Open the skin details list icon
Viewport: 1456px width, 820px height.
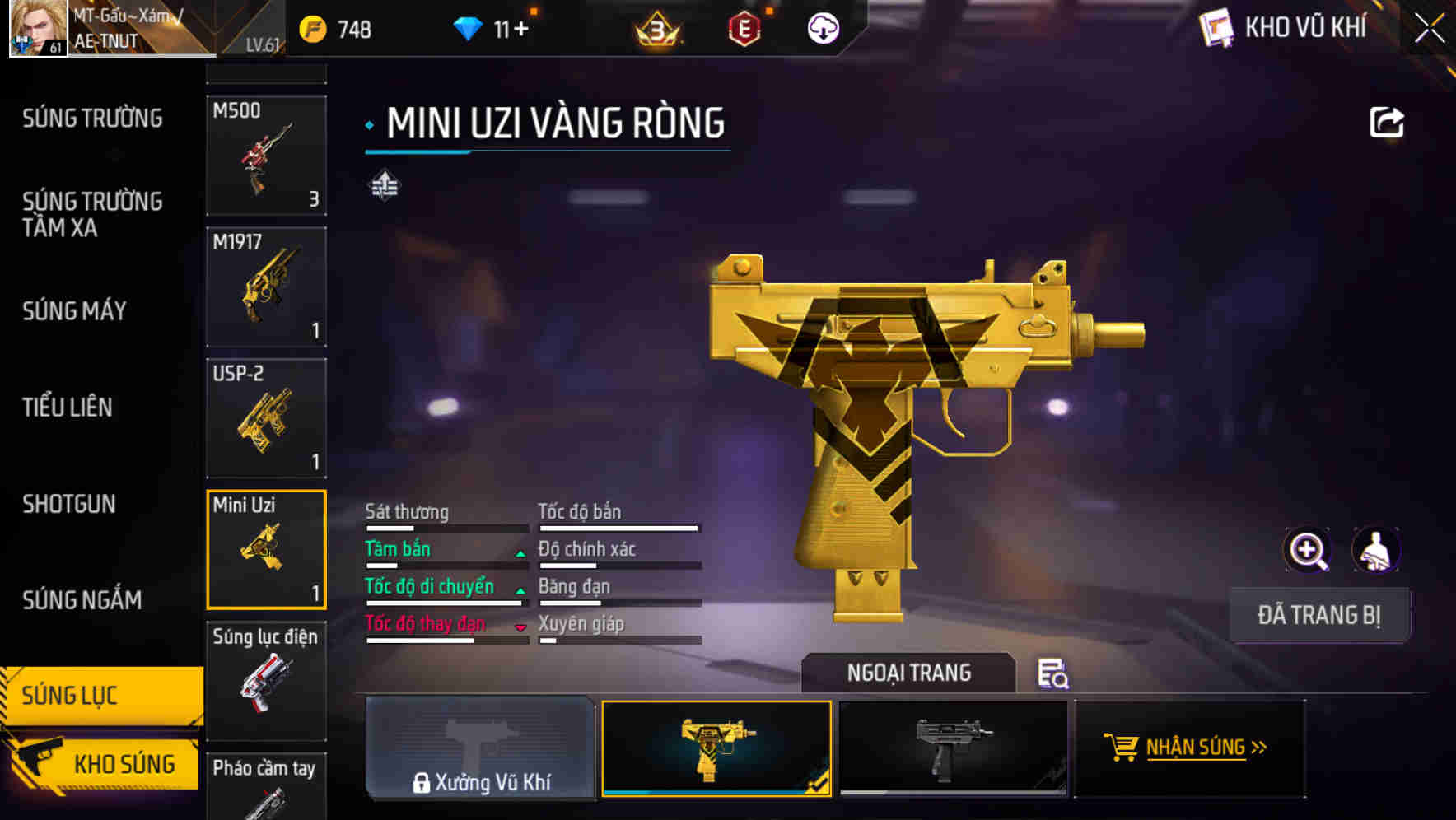coord(1052,673)
